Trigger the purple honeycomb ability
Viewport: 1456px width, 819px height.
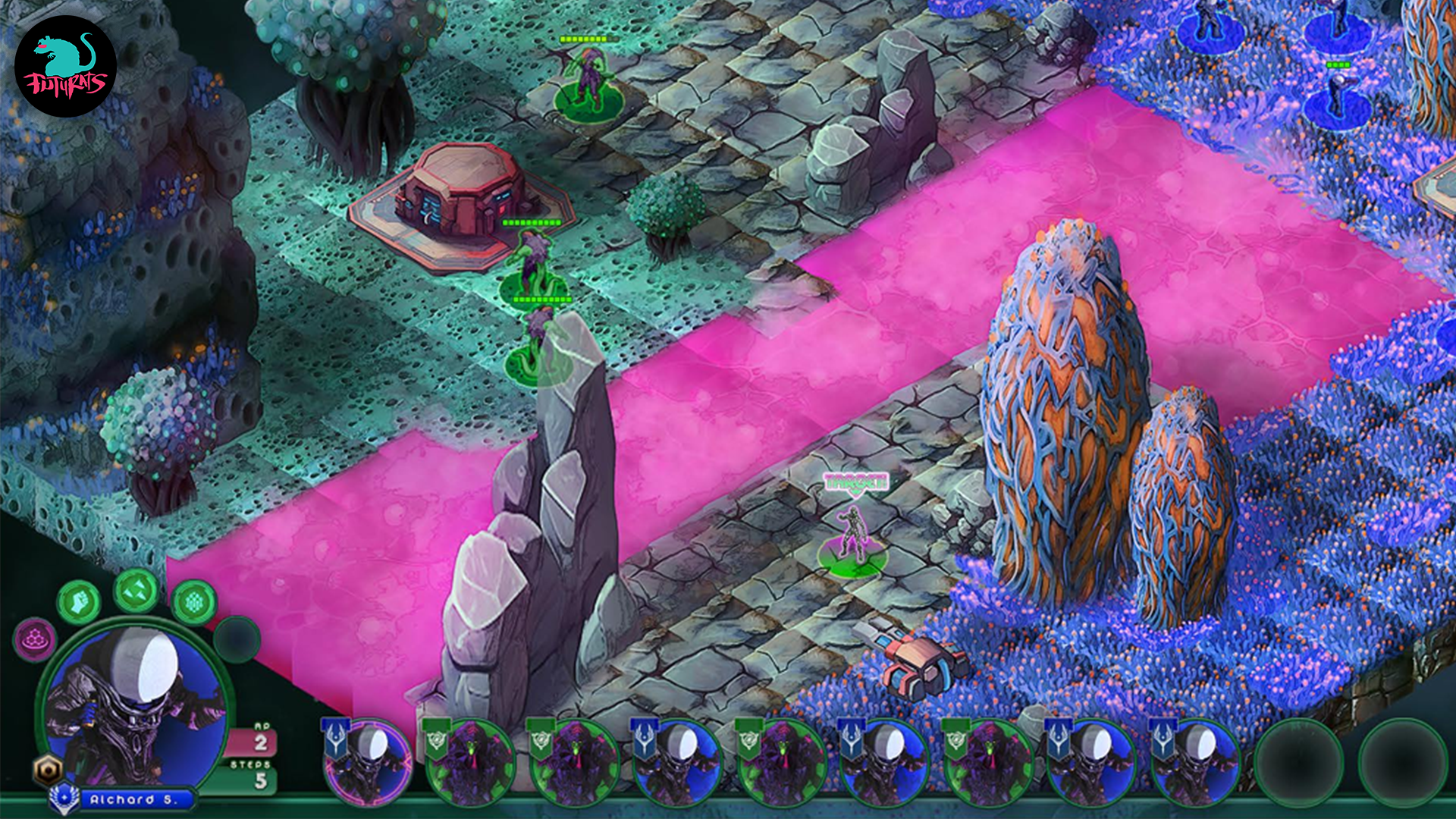[35, 639]
